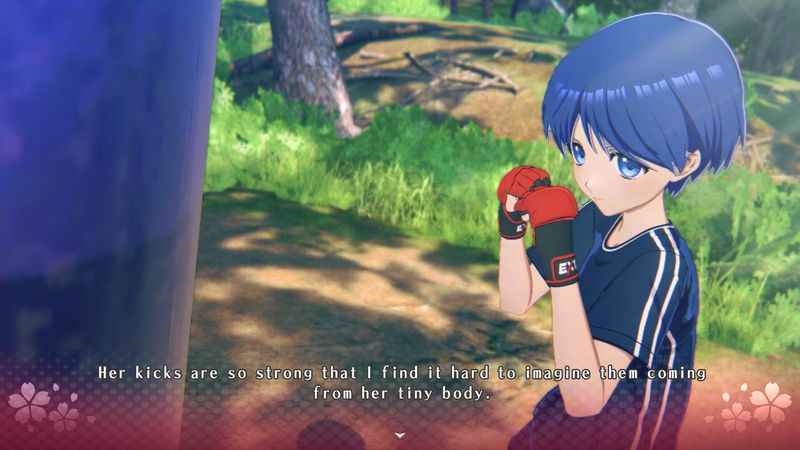Advance dialogue with the small down arrow

point(400,435)
